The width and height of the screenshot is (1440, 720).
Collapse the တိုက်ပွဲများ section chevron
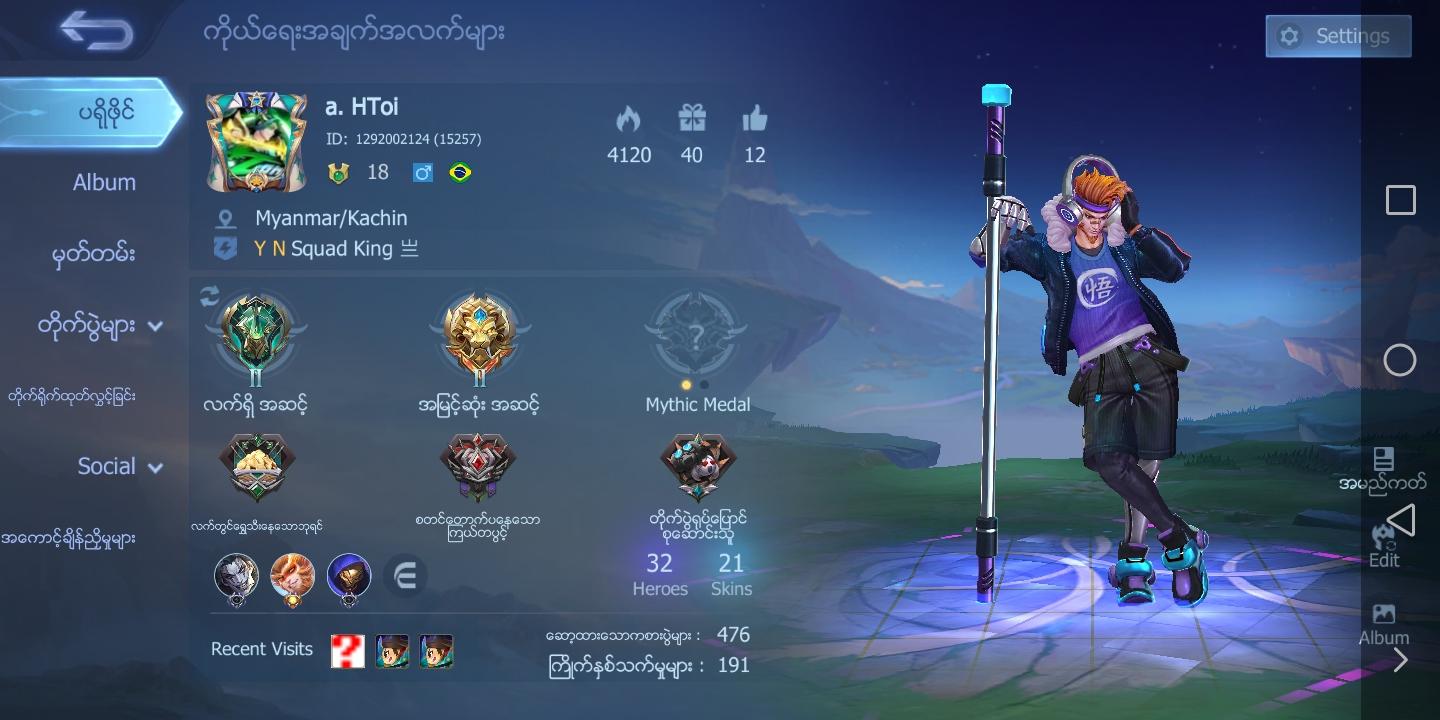[155, 327]
